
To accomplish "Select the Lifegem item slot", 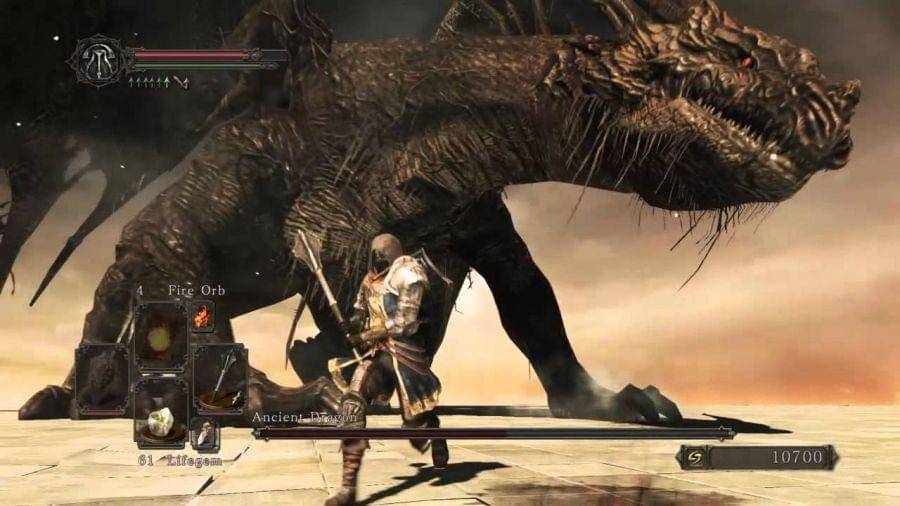I will (x=160, y=409).
